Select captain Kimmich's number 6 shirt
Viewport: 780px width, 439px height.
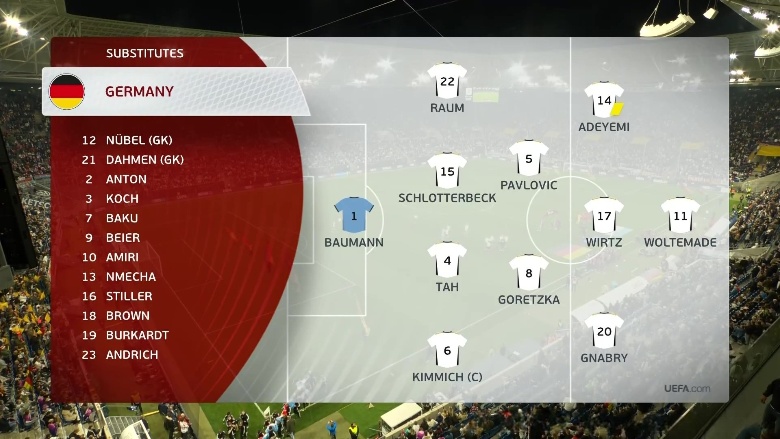(447, 349)
